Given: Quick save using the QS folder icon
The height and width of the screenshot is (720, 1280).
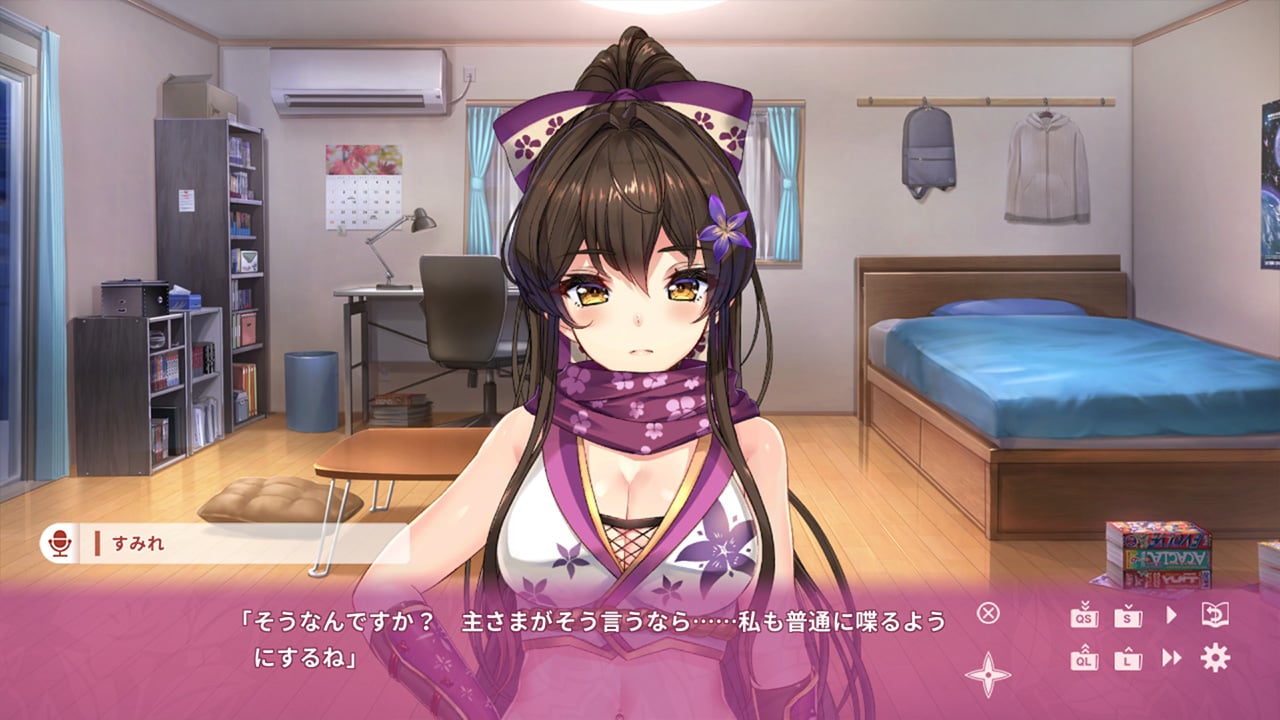Looking at the screenshot, I should 1084,617.
